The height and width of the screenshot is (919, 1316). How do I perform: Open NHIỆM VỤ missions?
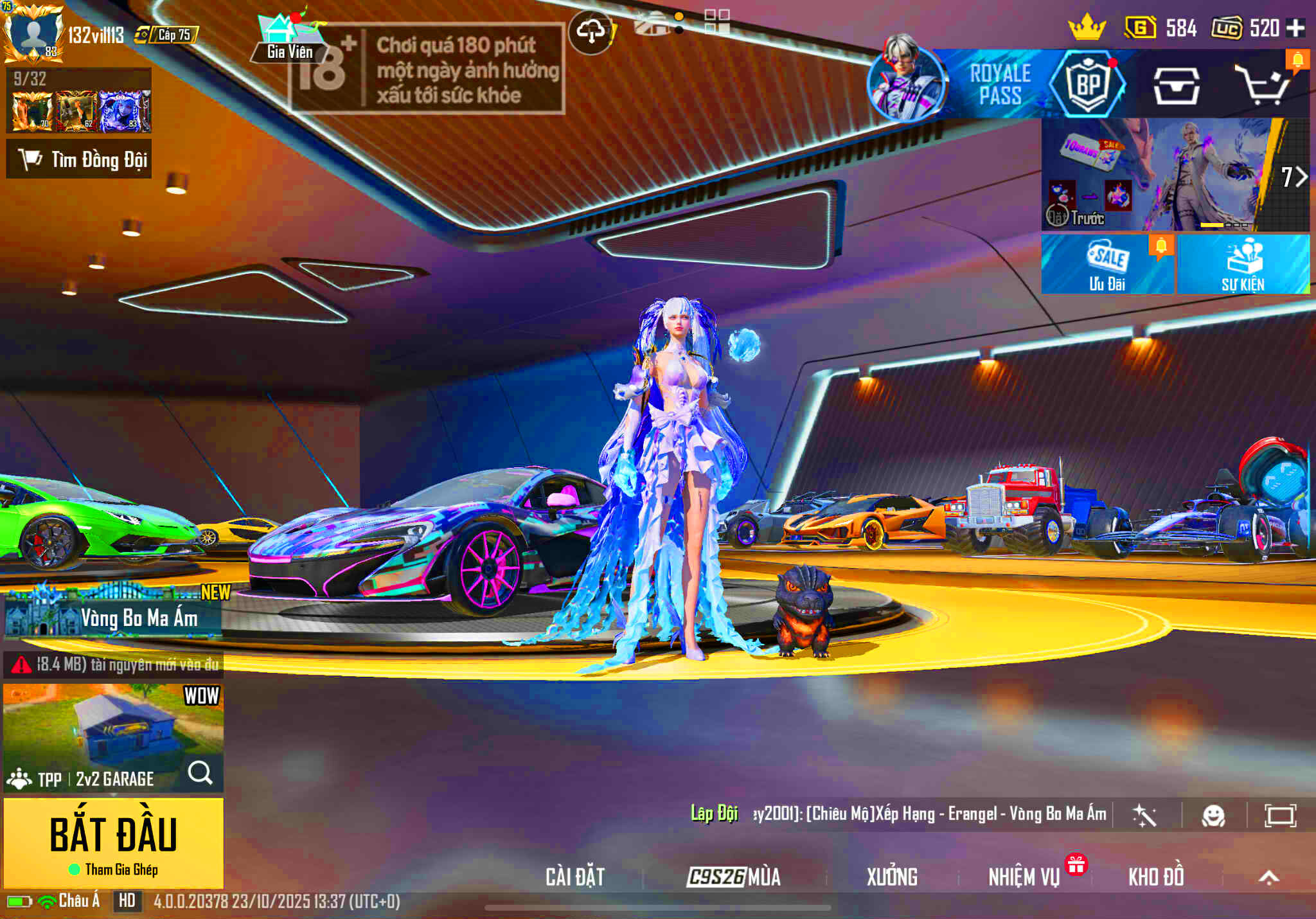1024,877
